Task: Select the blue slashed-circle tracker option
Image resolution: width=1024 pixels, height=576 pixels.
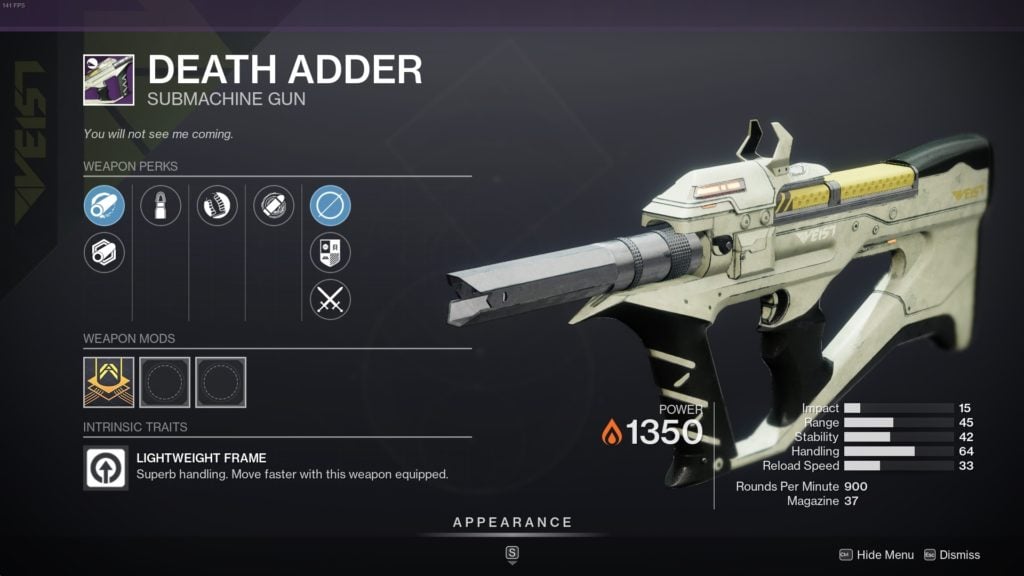Action: tap(330, 206)
